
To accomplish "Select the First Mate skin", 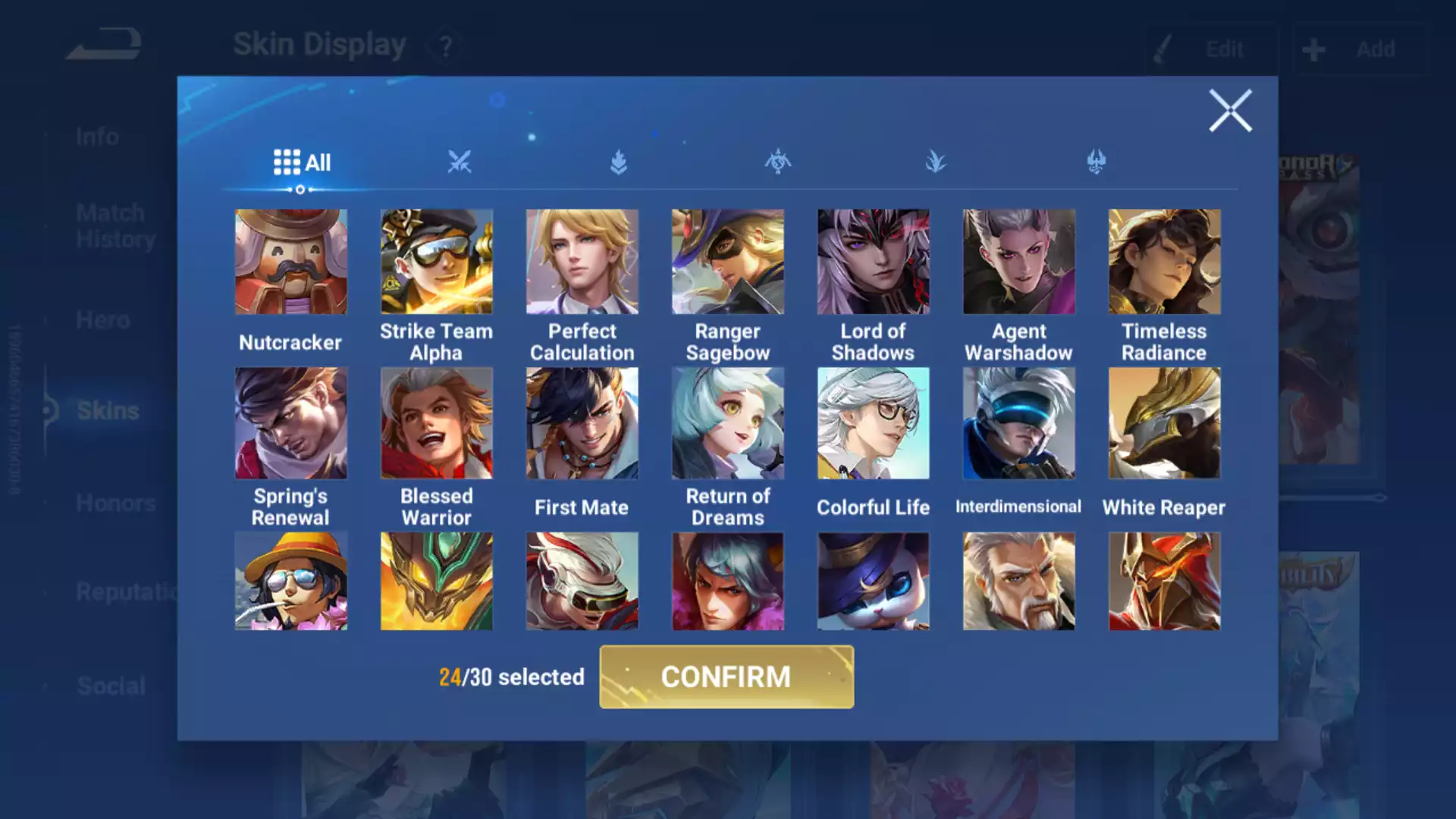I will point(582,423).
